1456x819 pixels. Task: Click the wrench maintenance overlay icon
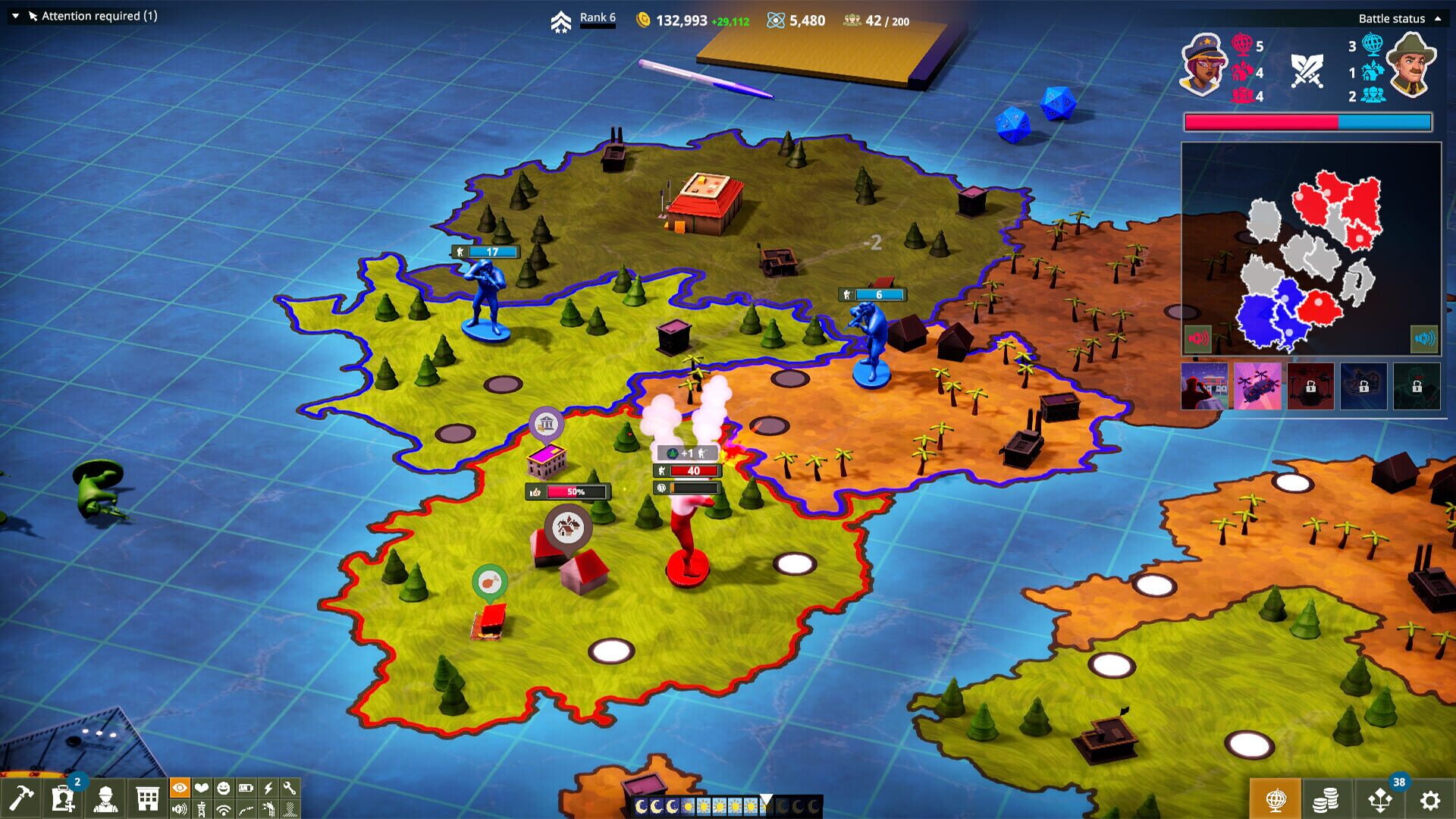point(290,789)
